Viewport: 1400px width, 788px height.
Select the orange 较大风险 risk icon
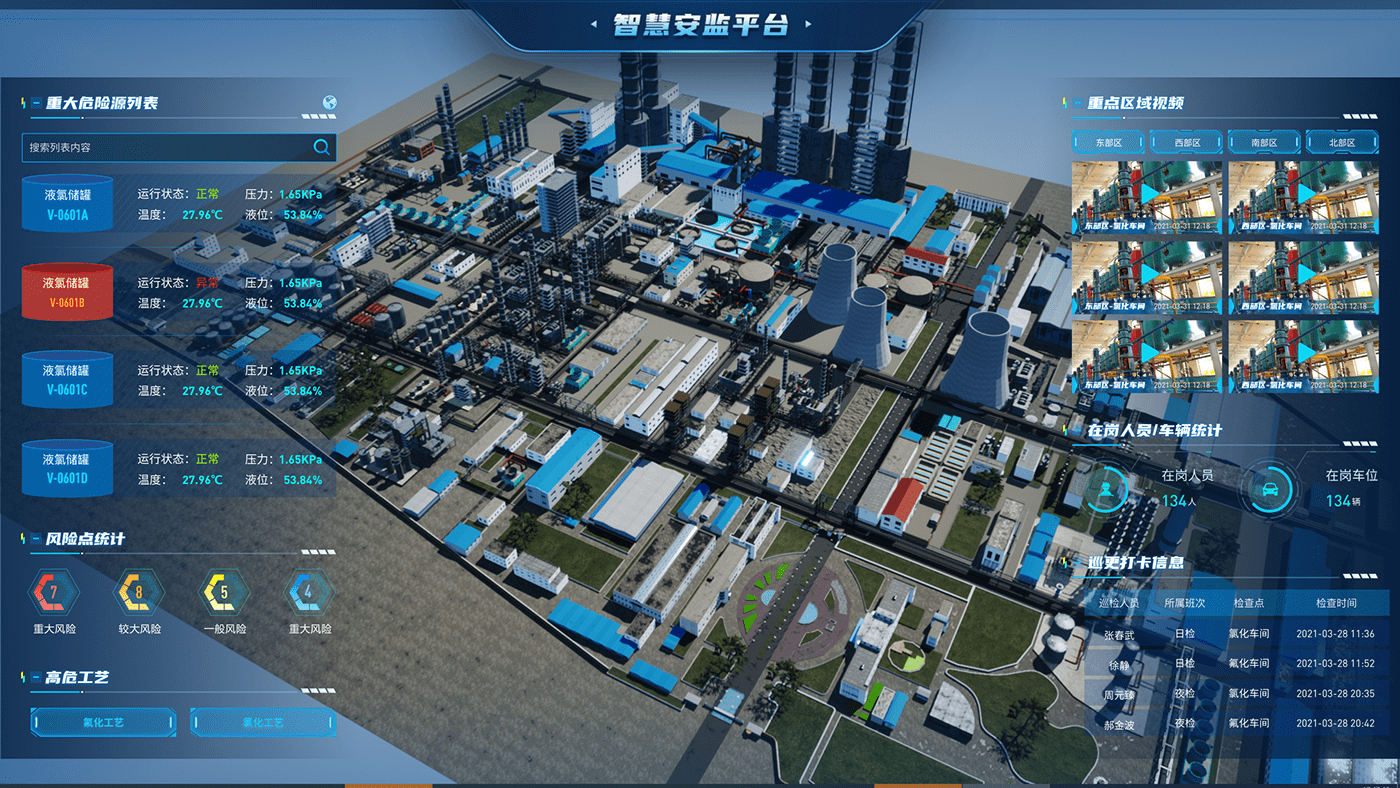pos(137,593)
